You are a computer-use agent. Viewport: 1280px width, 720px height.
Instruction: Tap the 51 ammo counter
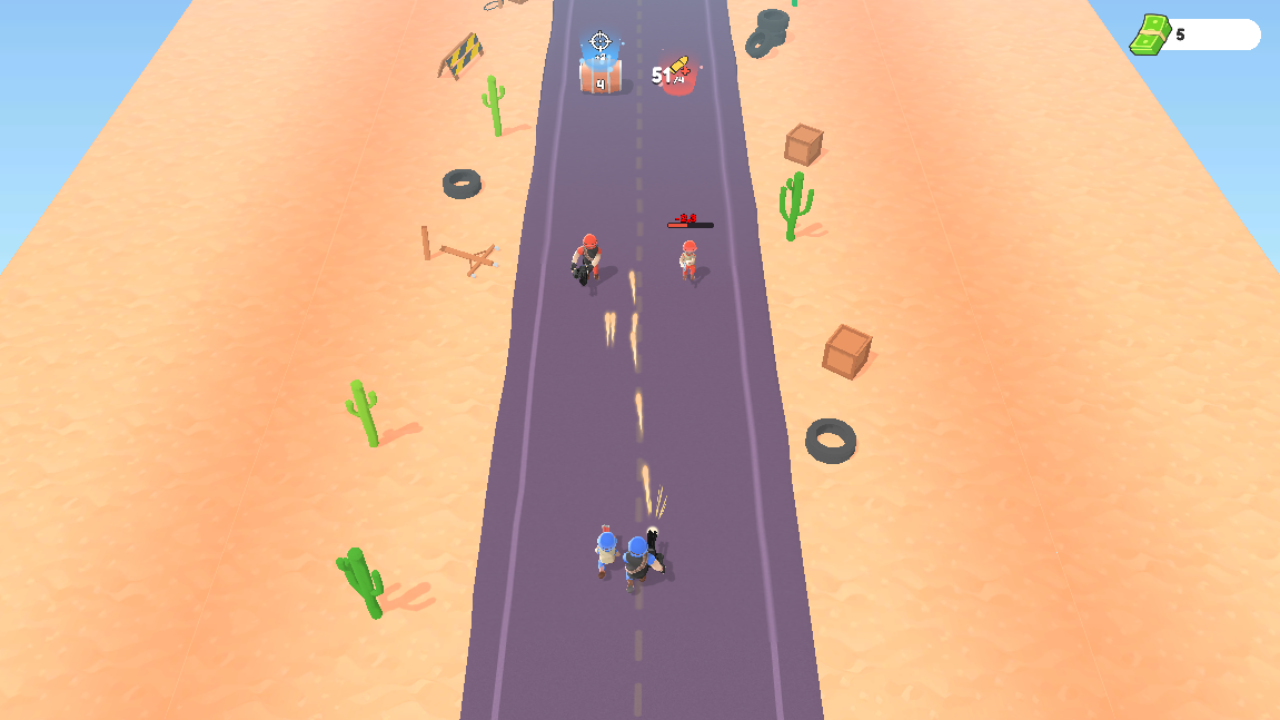[x=660, y=76]
